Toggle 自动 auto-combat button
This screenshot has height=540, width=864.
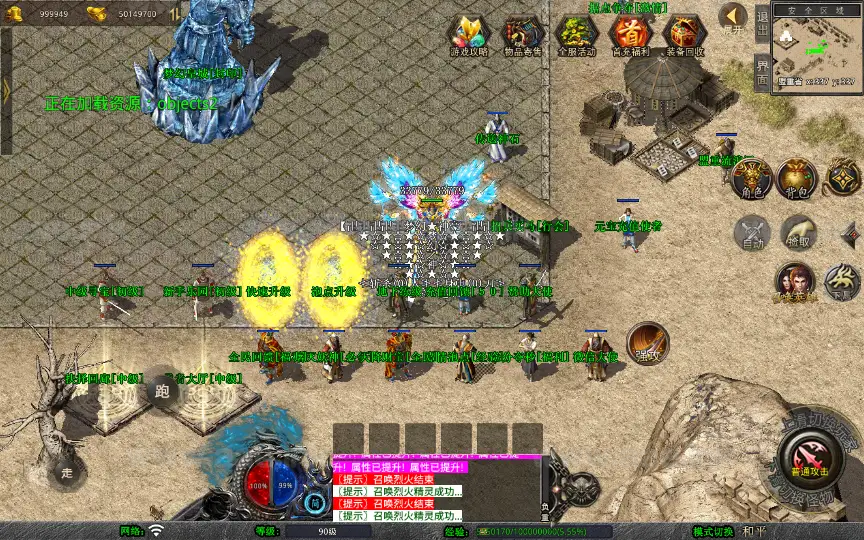751,234
